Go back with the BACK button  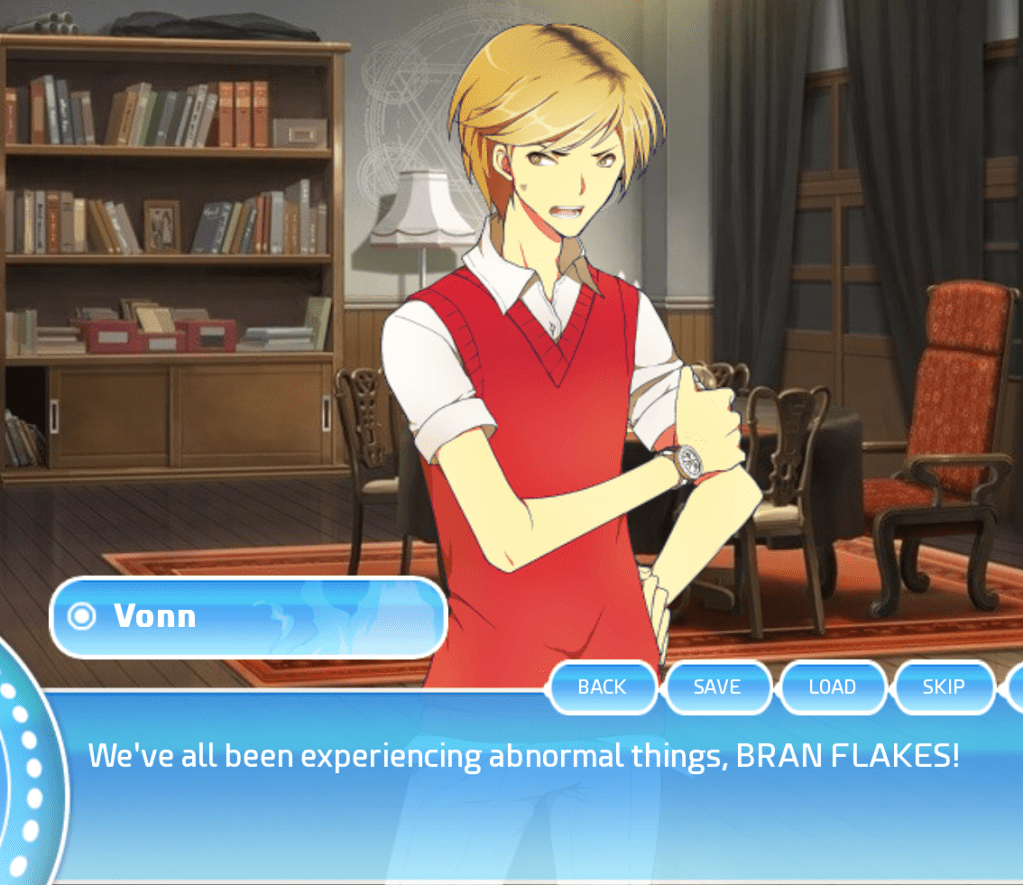[602, 687]
